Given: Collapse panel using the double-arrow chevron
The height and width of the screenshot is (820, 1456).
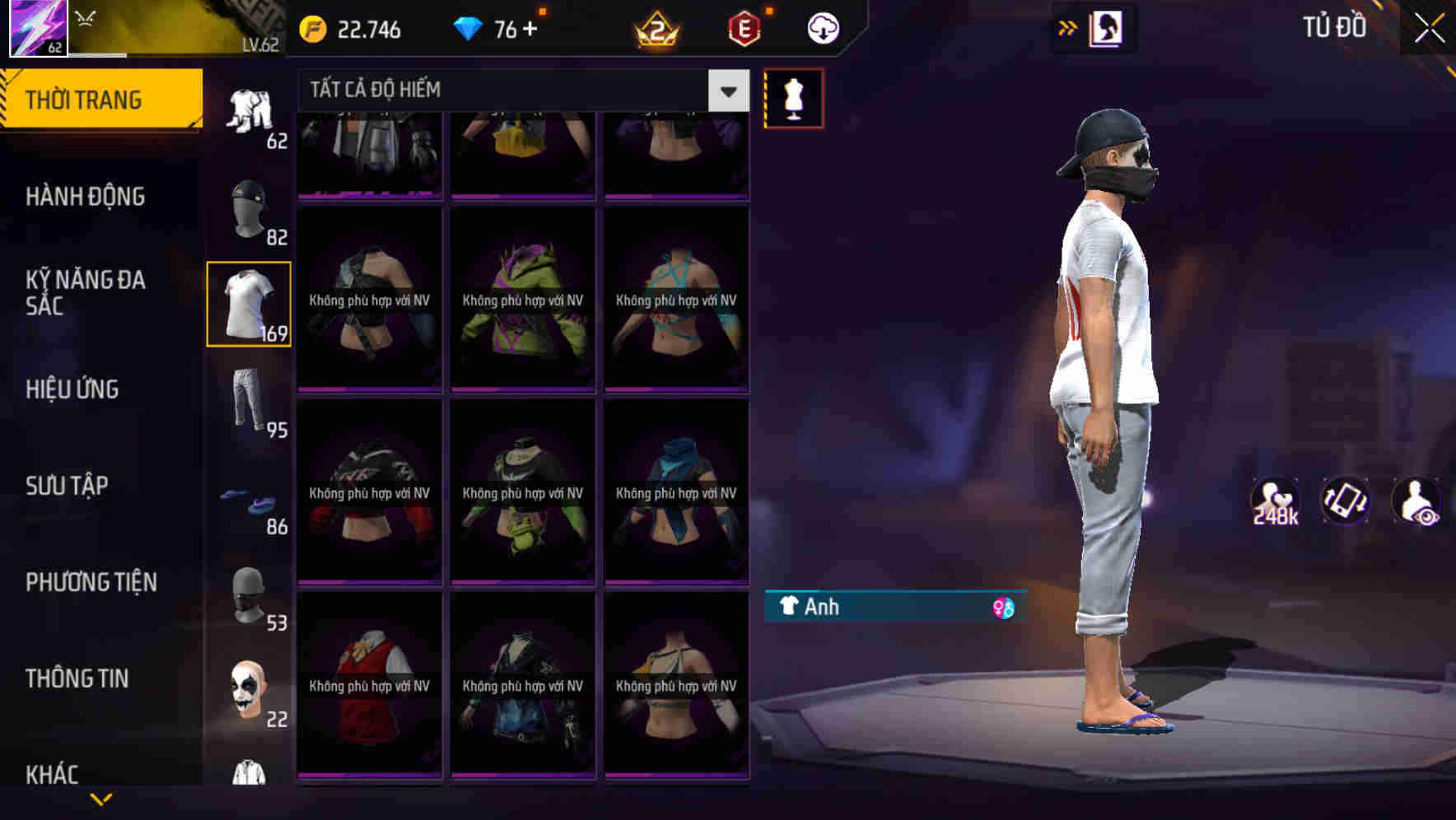Looking at the screenshot, I should point(1068,27).
